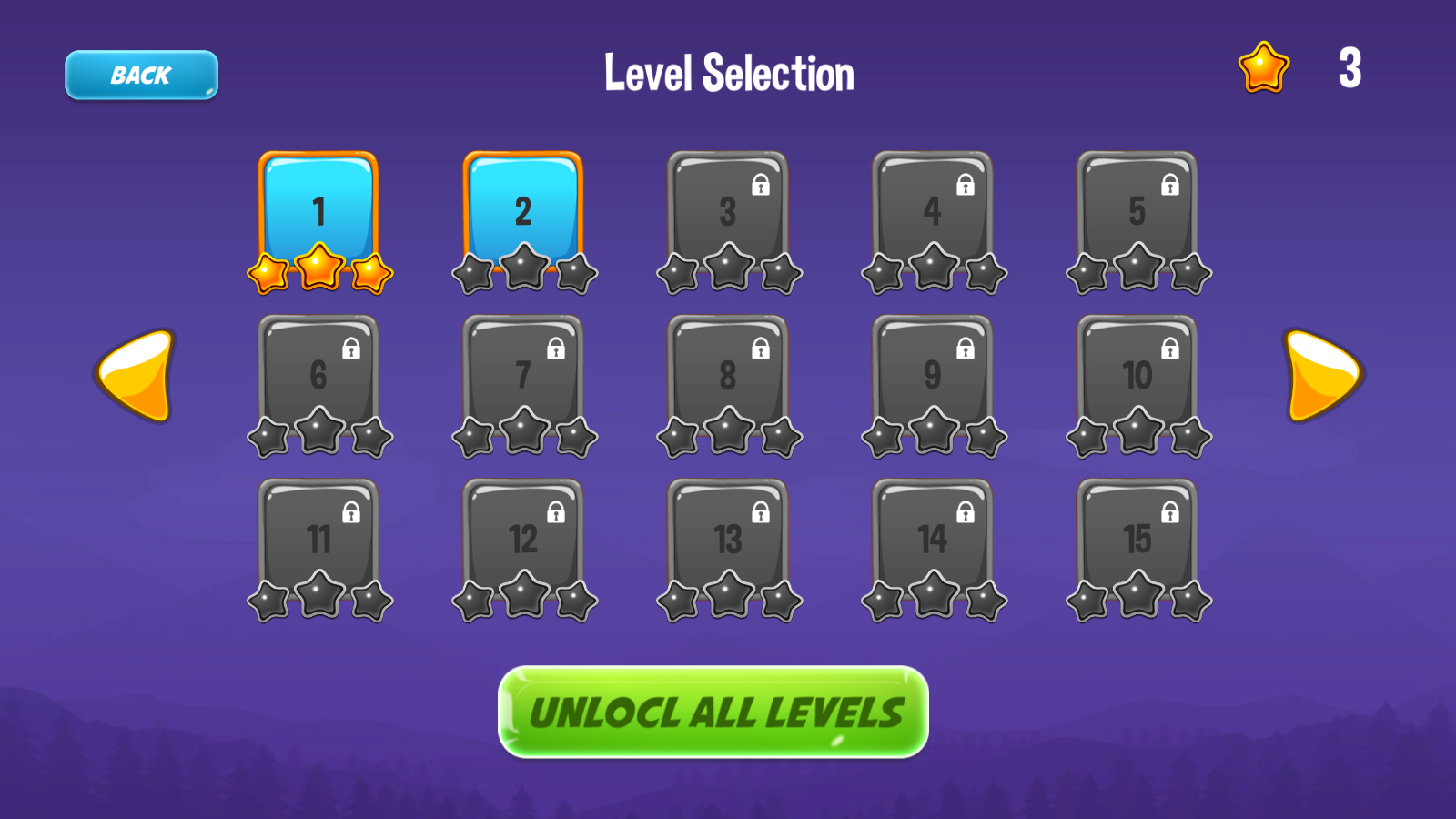Tap the locked level 3 tile

tap(728, 209)
